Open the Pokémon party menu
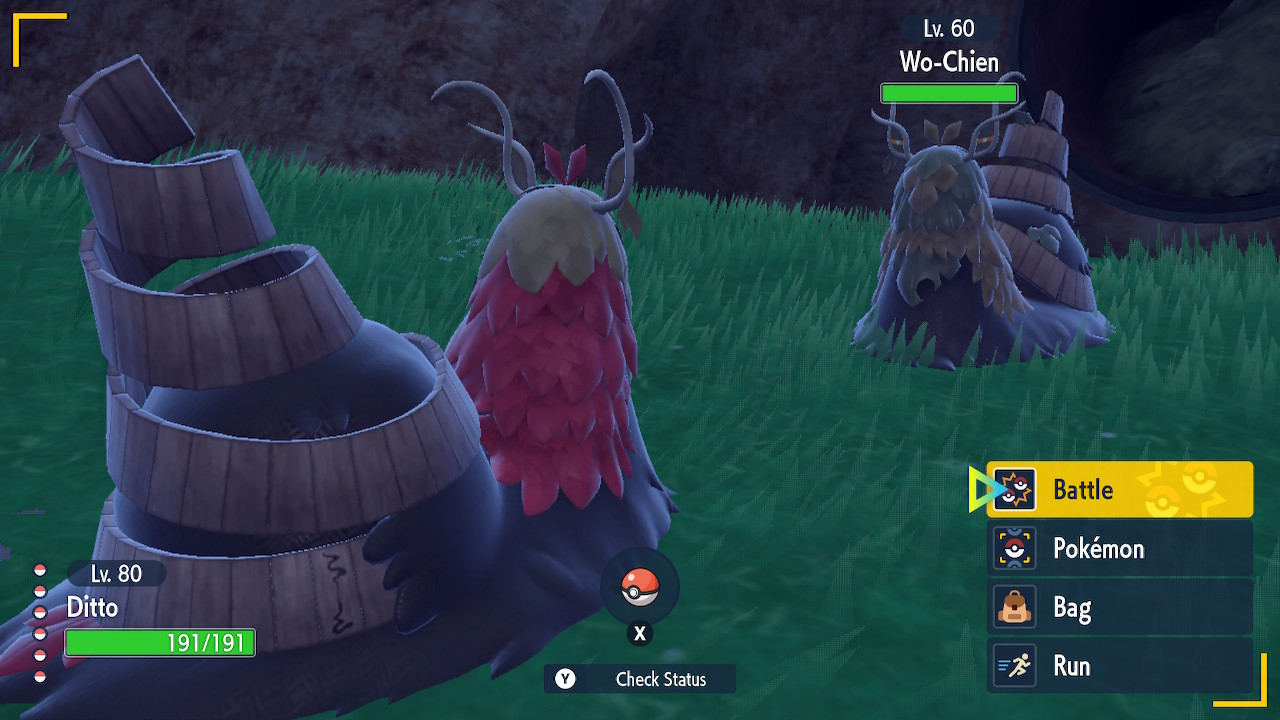 point(1119,548)
